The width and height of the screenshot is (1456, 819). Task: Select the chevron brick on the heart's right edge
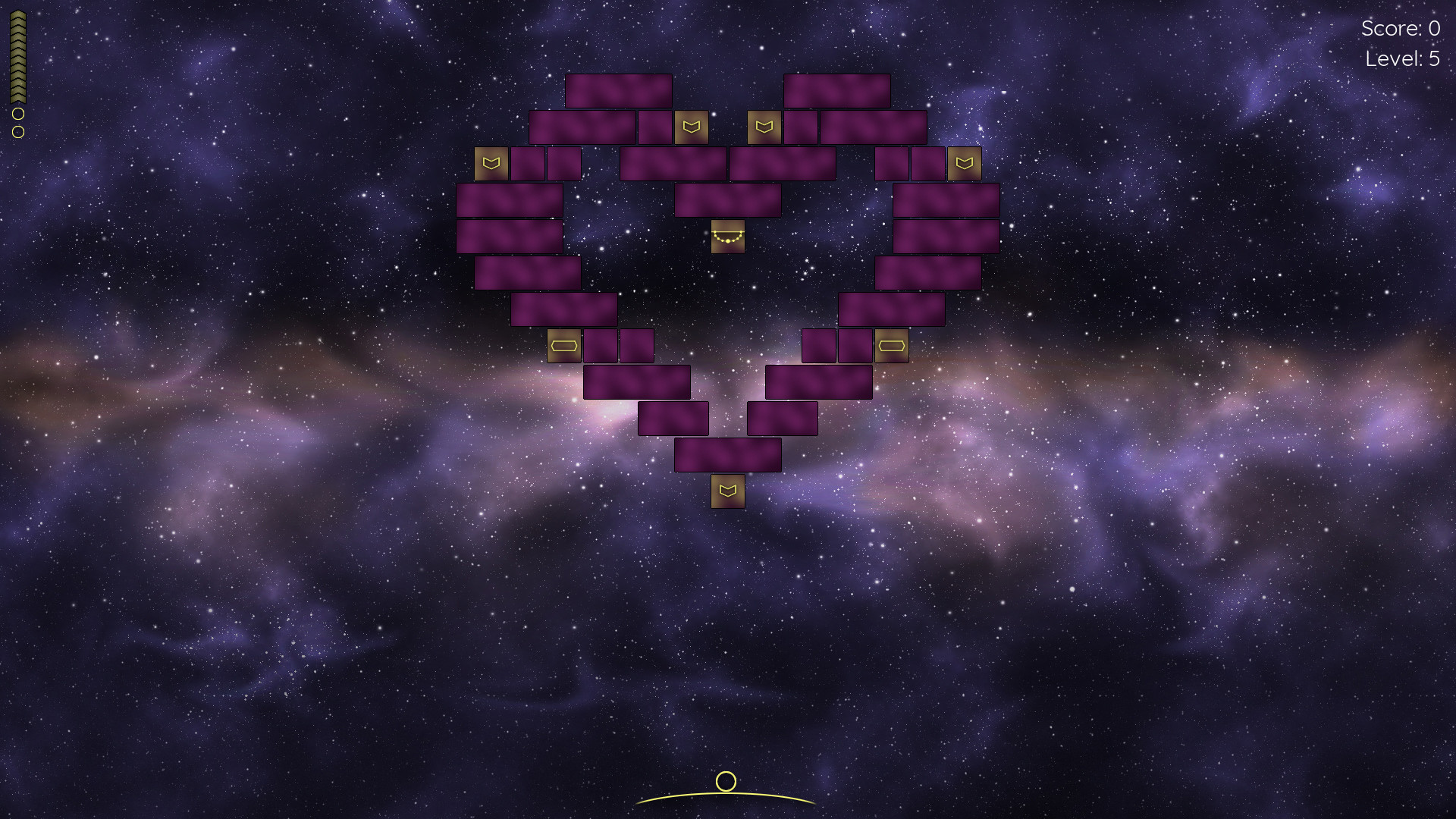(963, 162)
